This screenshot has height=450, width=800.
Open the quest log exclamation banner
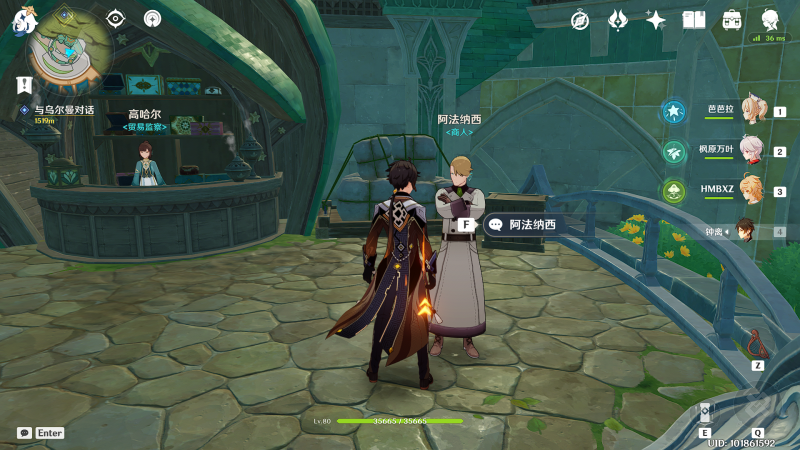[25, 84]
